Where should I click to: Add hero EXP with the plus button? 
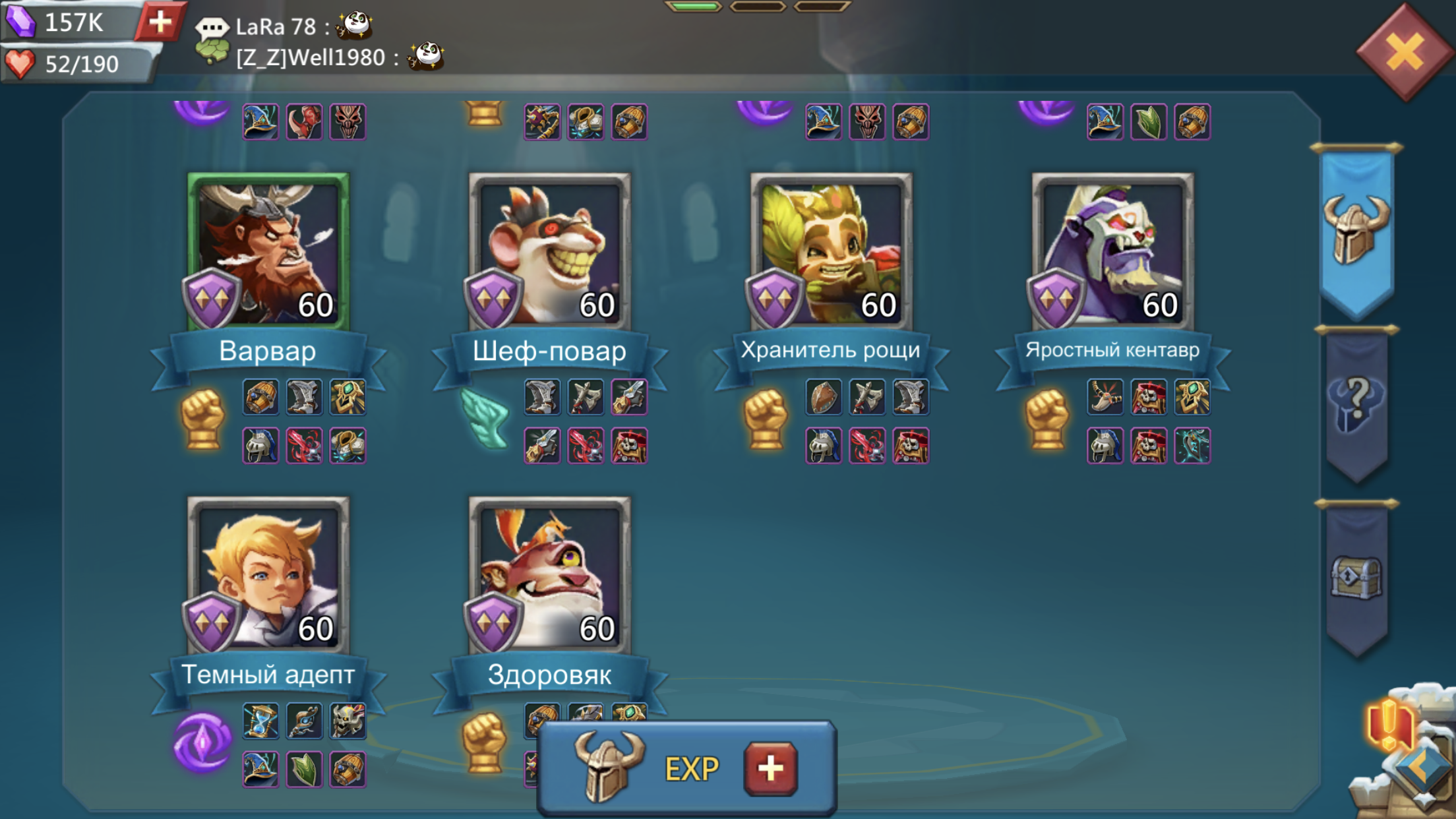click(x=770, y=768)
